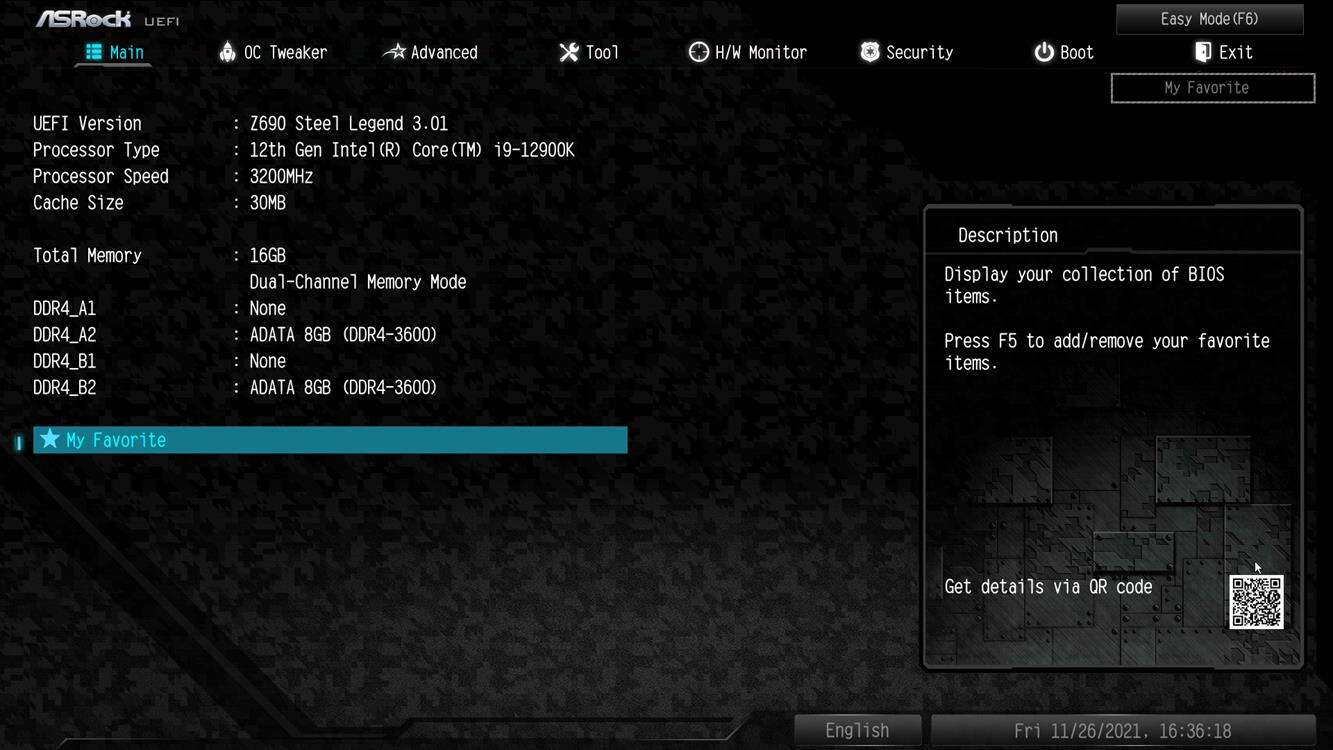
Task: Select the OC Tweaker gear icon
Action: click(x=226, y=51)
